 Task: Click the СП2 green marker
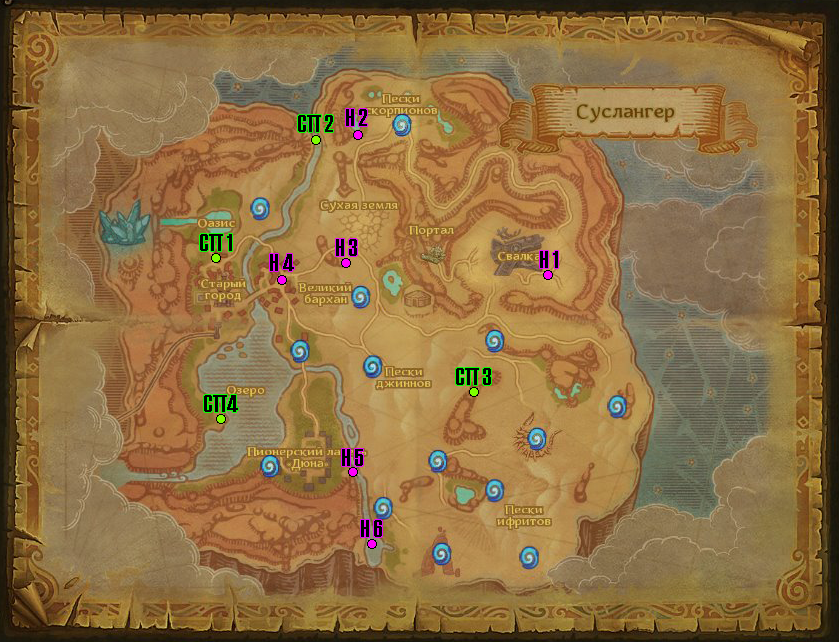coord(315,140)
